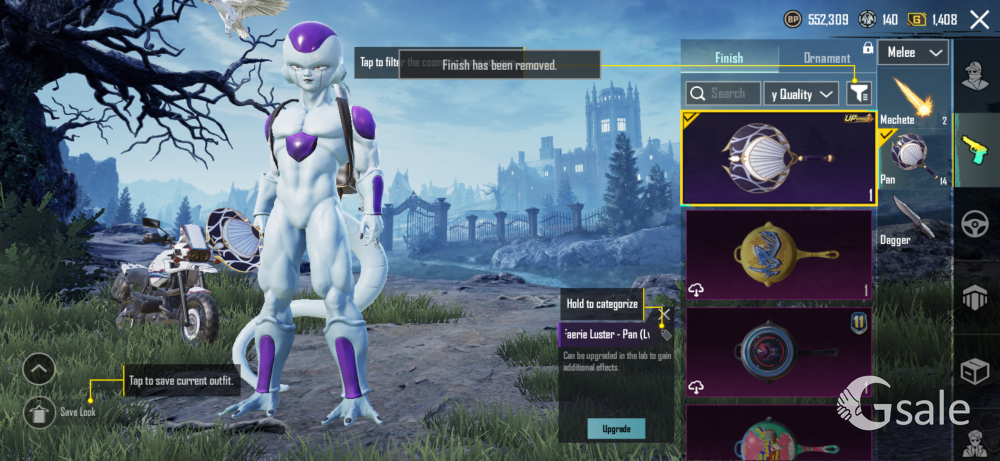
Task: Choose the yellow pan with blue dragon
Action: tap(778, 256)
